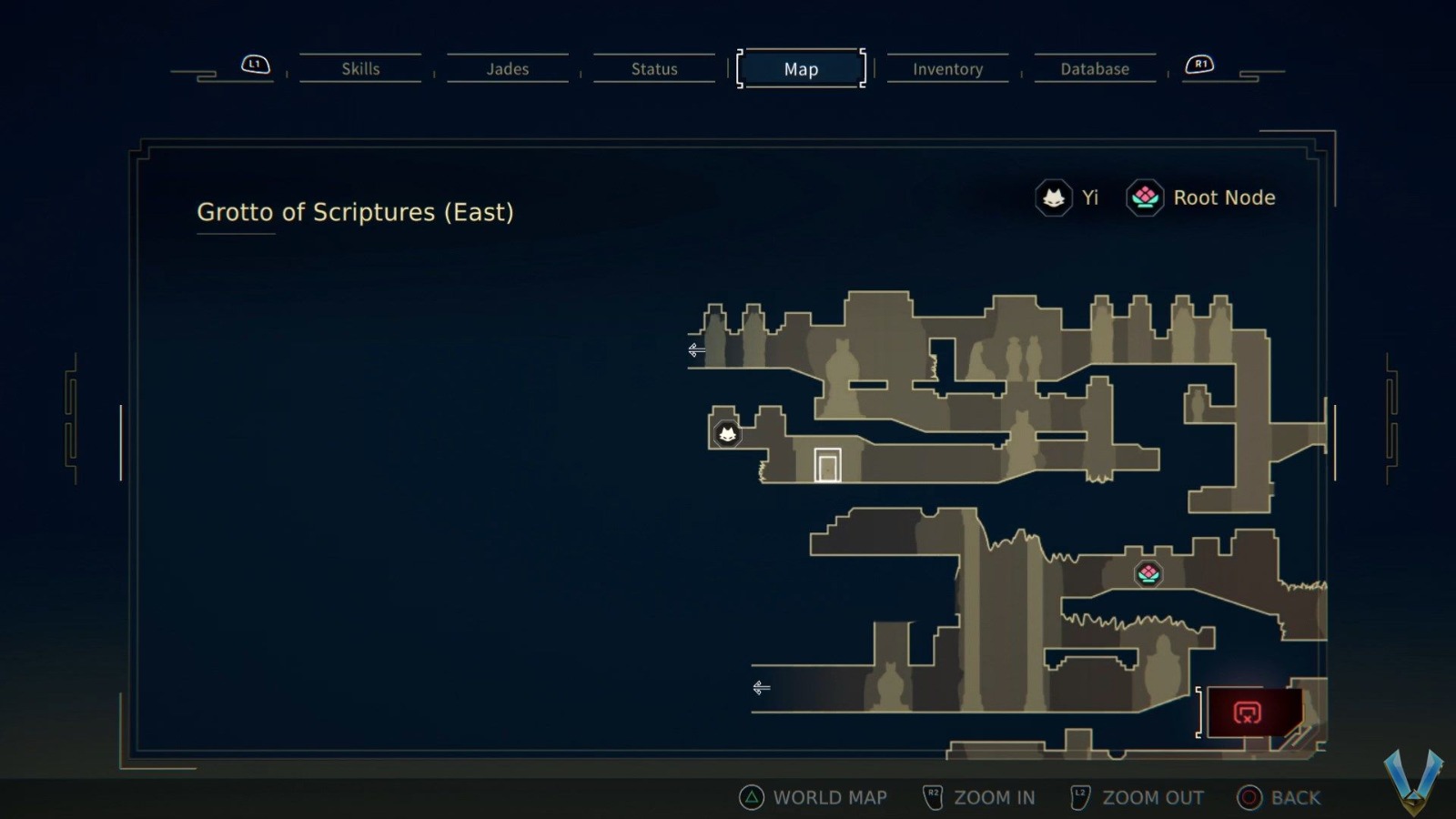Click the triangle button icon next to World Map

pyautogui.click(x=750, y=797)
